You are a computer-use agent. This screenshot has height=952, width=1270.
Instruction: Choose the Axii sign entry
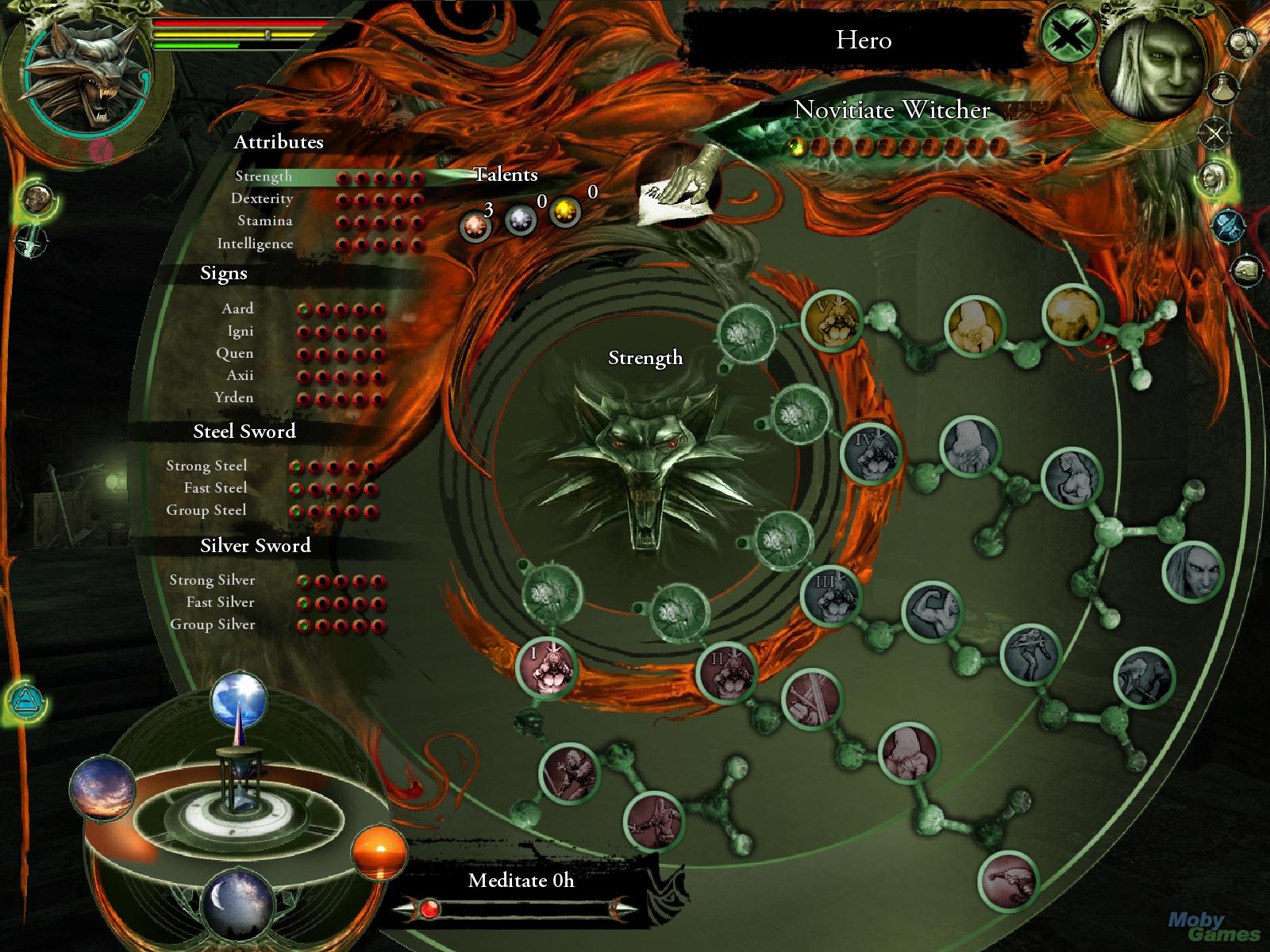tap(240, 376)
